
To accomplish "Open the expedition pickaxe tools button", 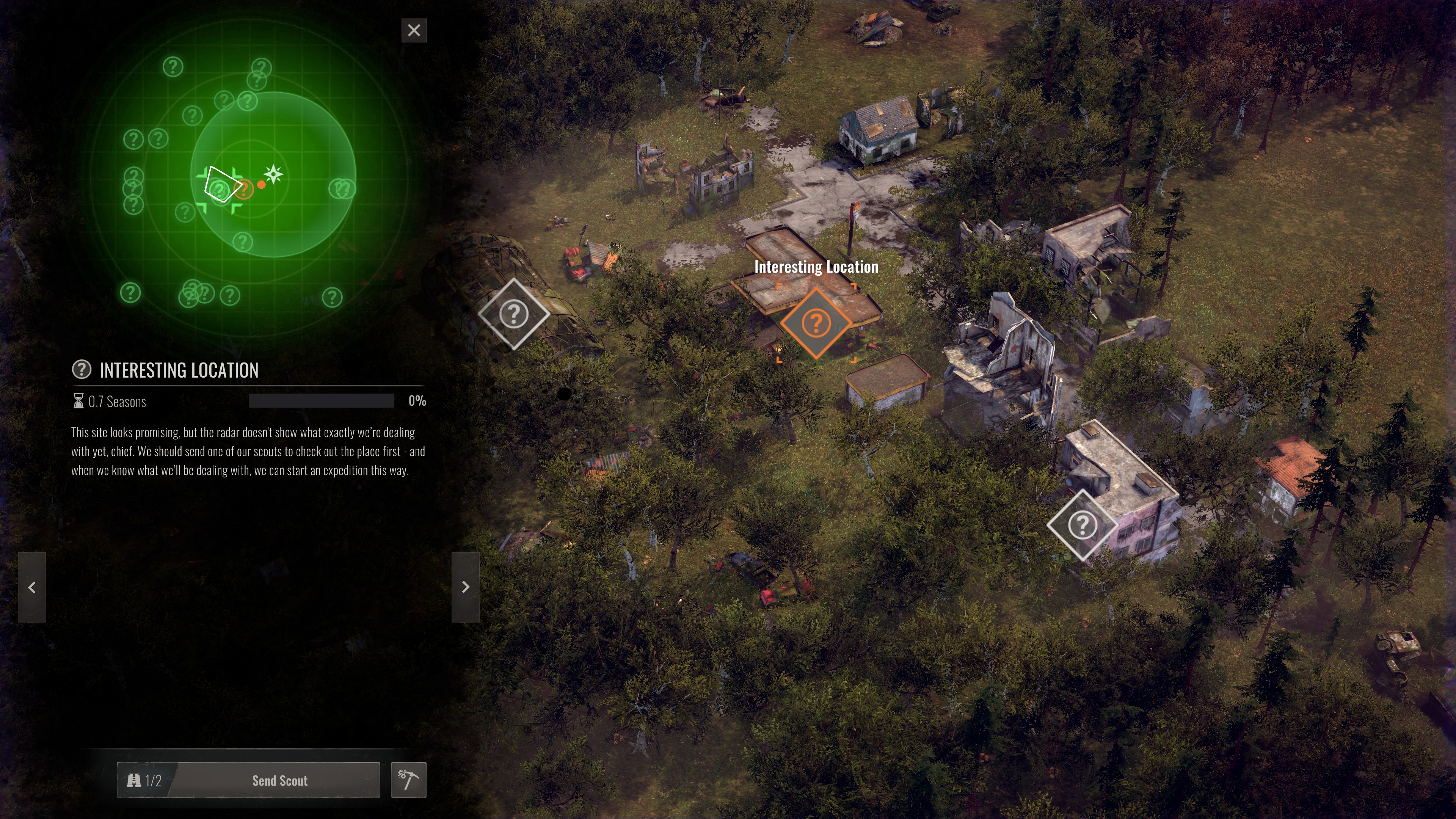I will click(x=408, y=780).
